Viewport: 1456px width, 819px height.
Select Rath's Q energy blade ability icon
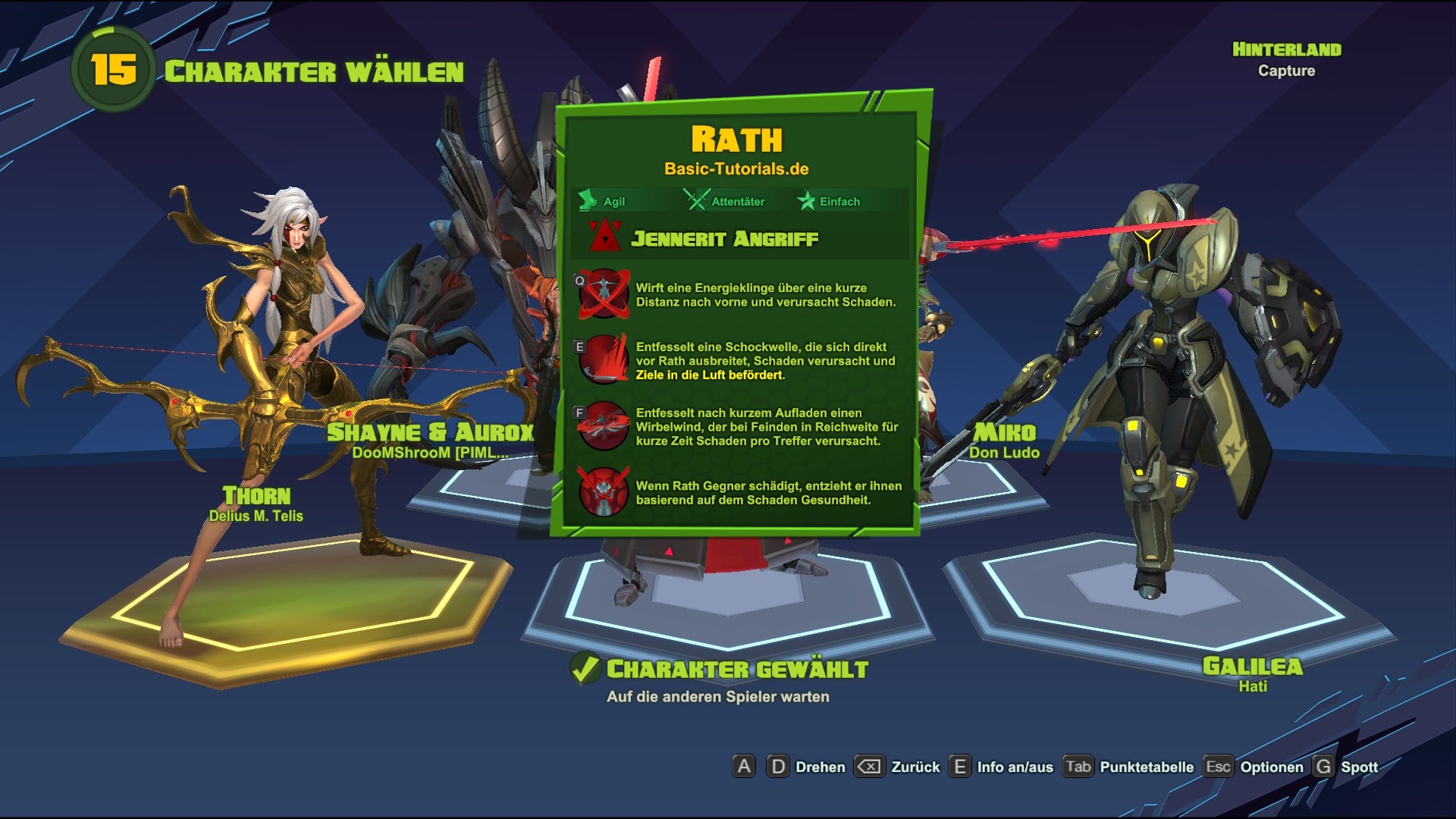point(604,294)
